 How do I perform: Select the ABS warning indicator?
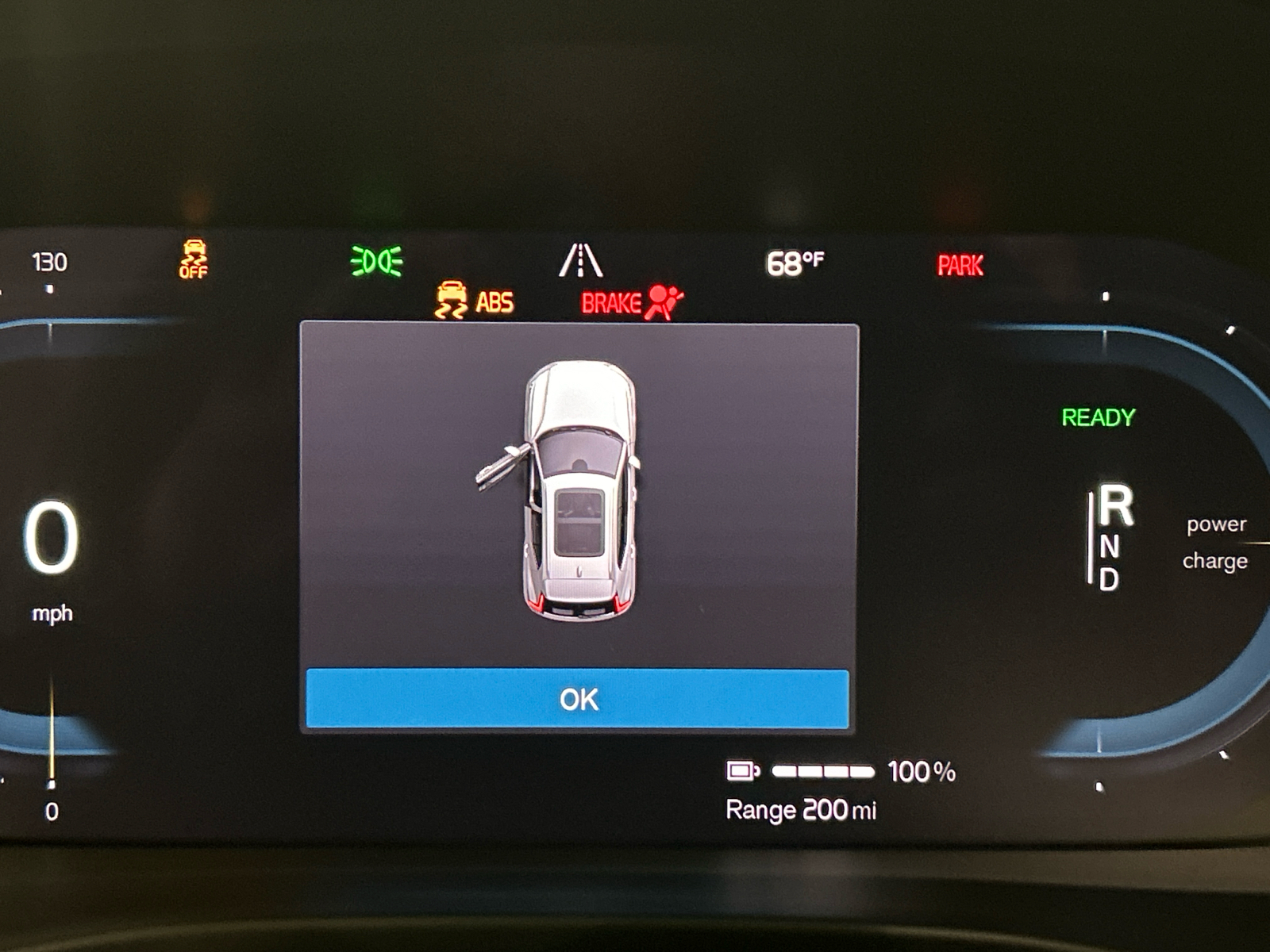pos(493,301)
